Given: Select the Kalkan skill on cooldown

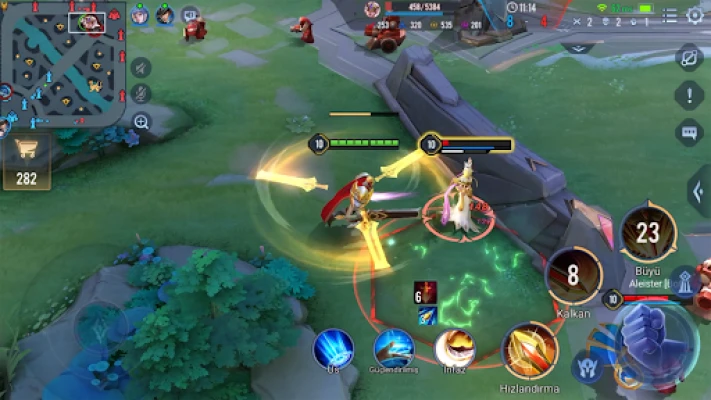Looking at the screenshot, I should [574, 275].
